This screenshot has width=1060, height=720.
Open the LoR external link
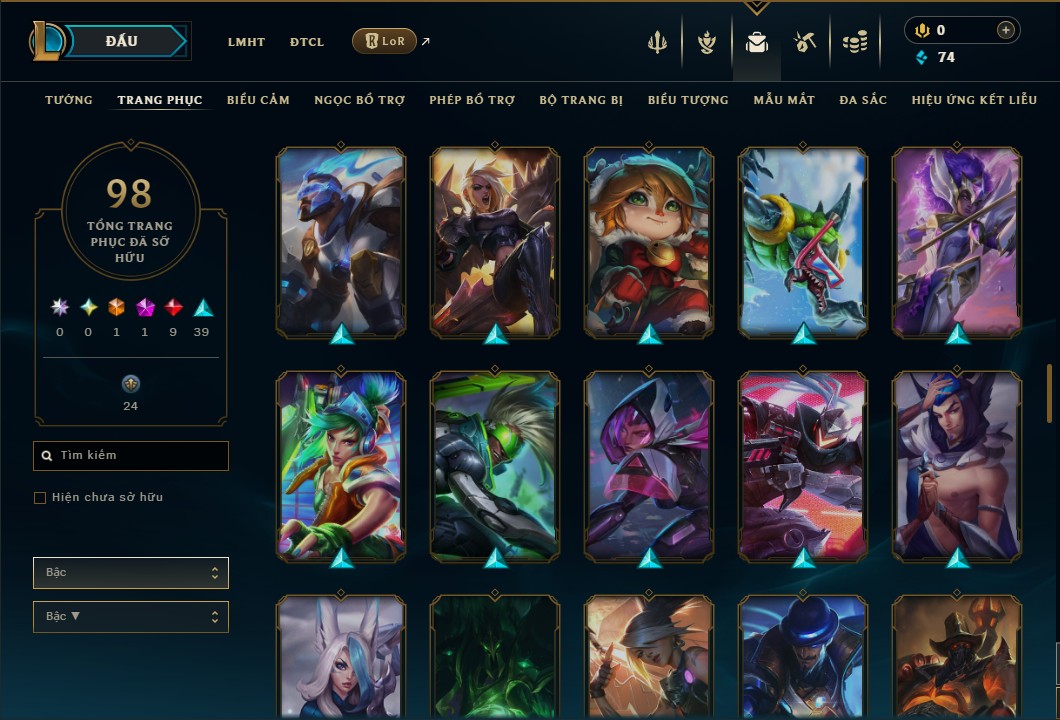385,41
